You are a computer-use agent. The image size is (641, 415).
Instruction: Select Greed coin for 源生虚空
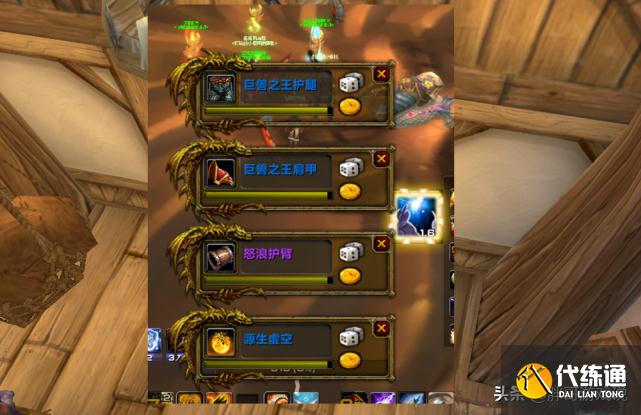(350, 359)
